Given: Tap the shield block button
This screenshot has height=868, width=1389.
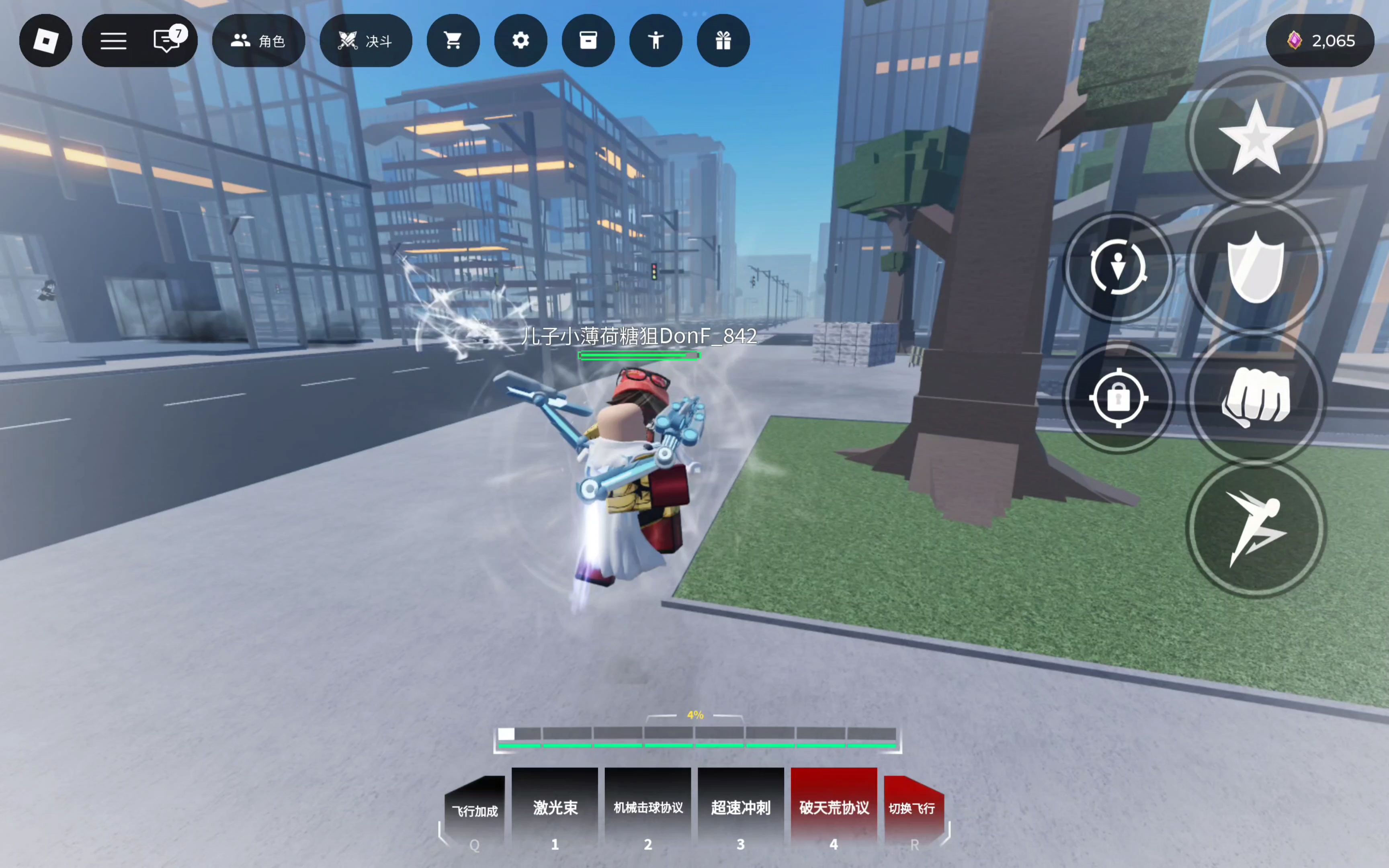Looking at the screenshot, I should pyautogui.click(x=1256, y=268).
